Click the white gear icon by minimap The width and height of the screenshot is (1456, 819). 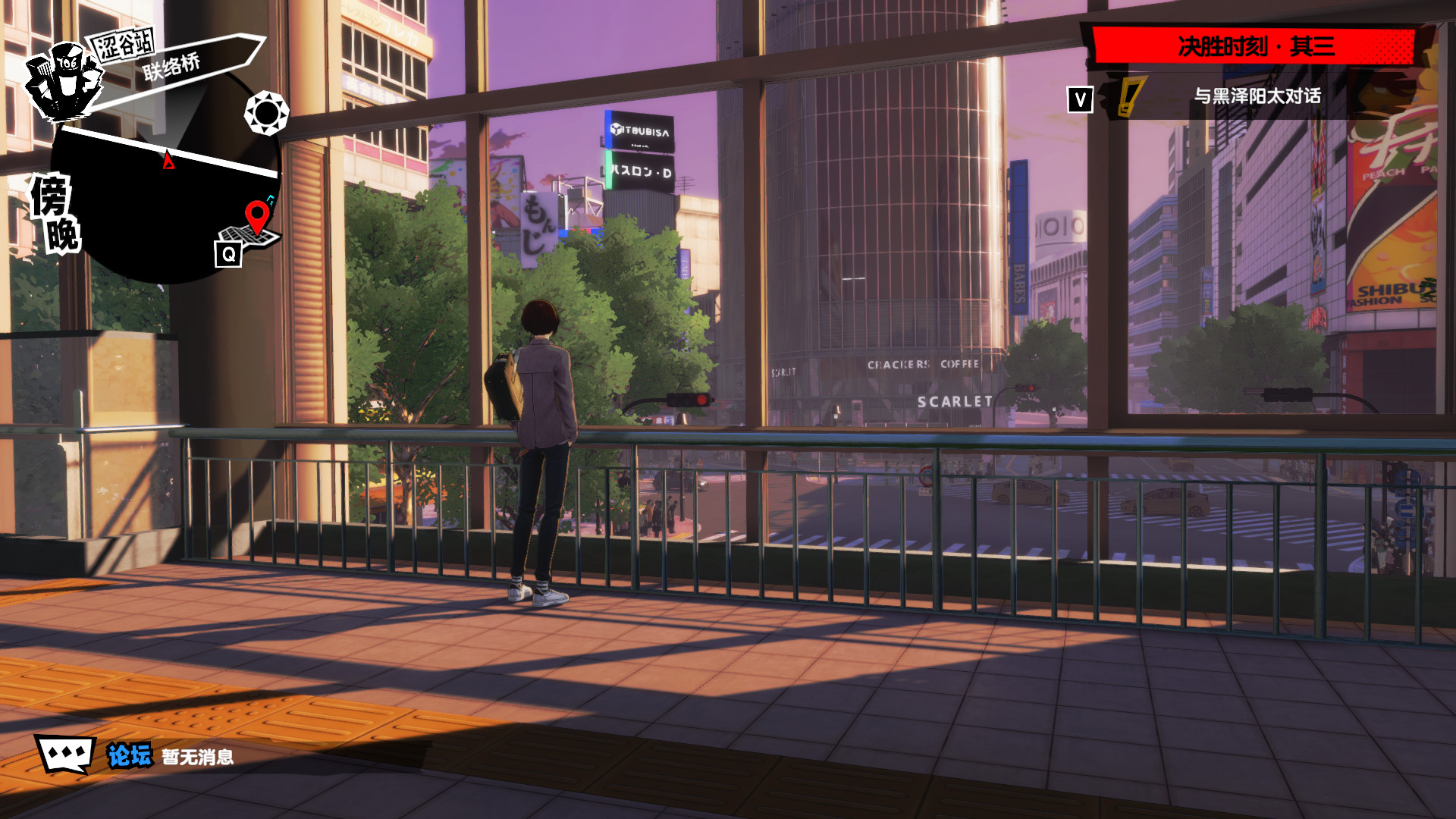point(266,113)
